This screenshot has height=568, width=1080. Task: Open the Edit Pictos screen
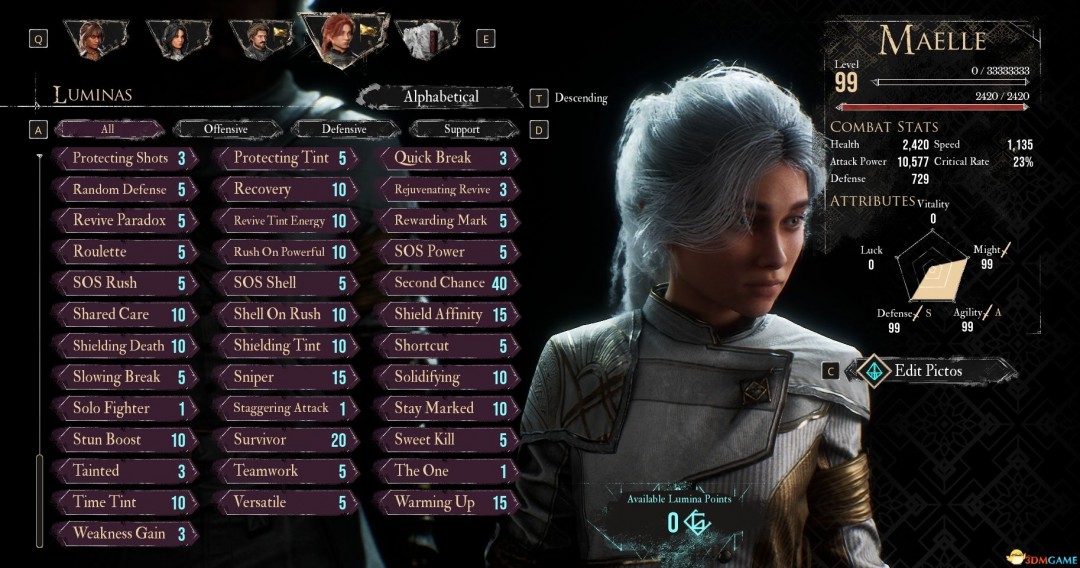point(927,371)
